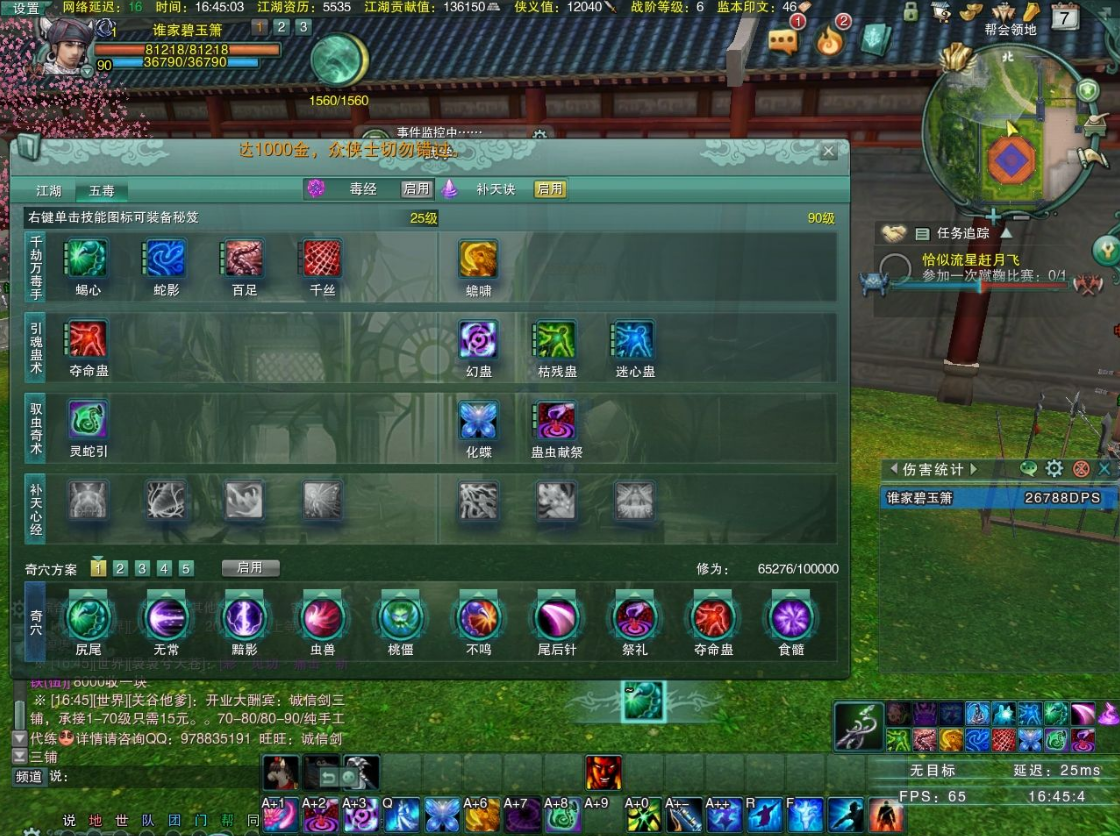Screen dimensions: 1120x836
Task: Select the 蟾啸 skill icon
Action: point(478,258)
